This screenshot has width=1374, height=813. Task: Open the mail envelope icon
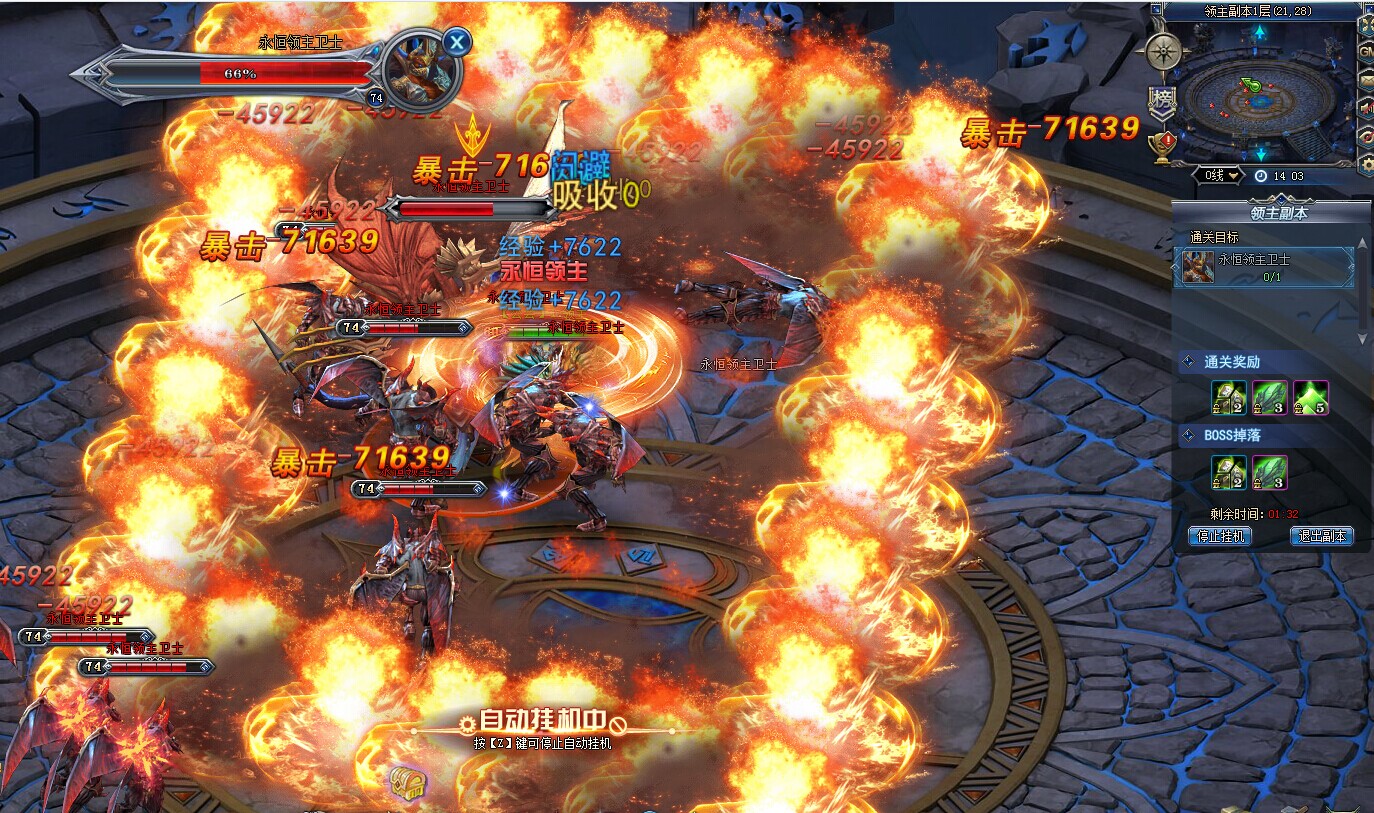coord(1366,79)
